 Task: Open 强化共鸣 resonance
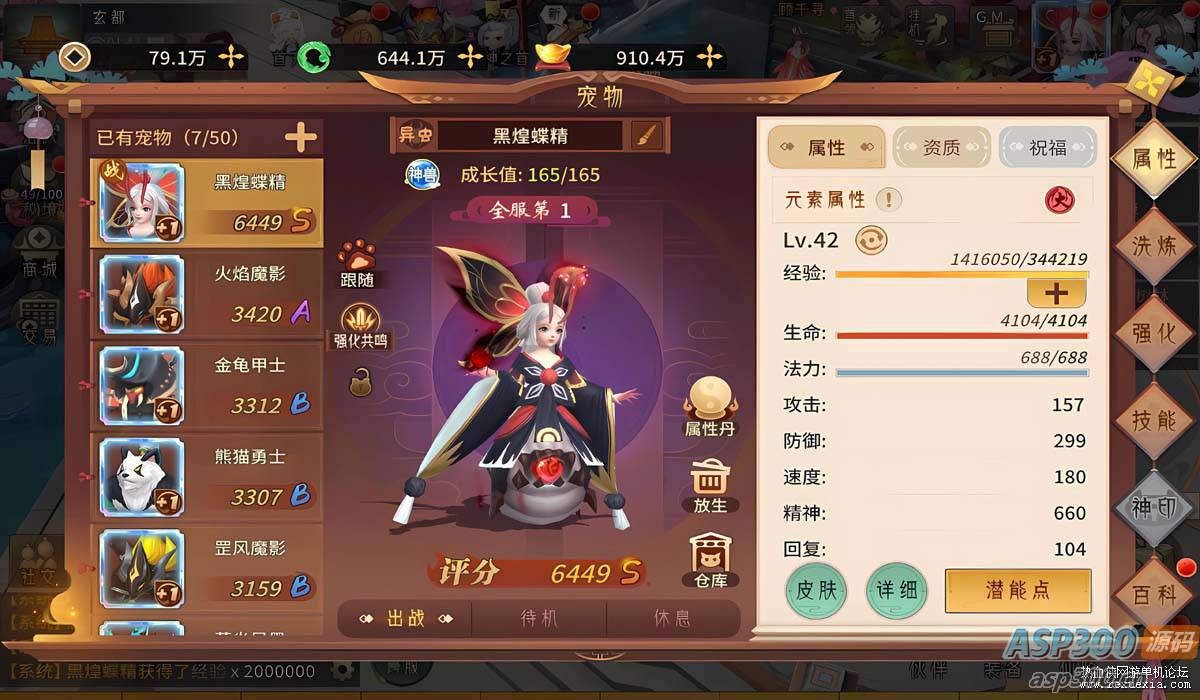pos(360,327)
